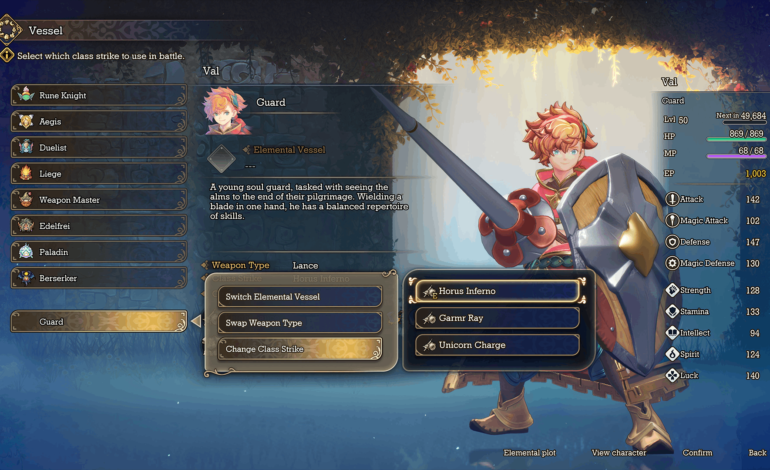Viewport: 770px width, 470px height.
Task: Go Back to the previous menu
Action: (757, 453)
